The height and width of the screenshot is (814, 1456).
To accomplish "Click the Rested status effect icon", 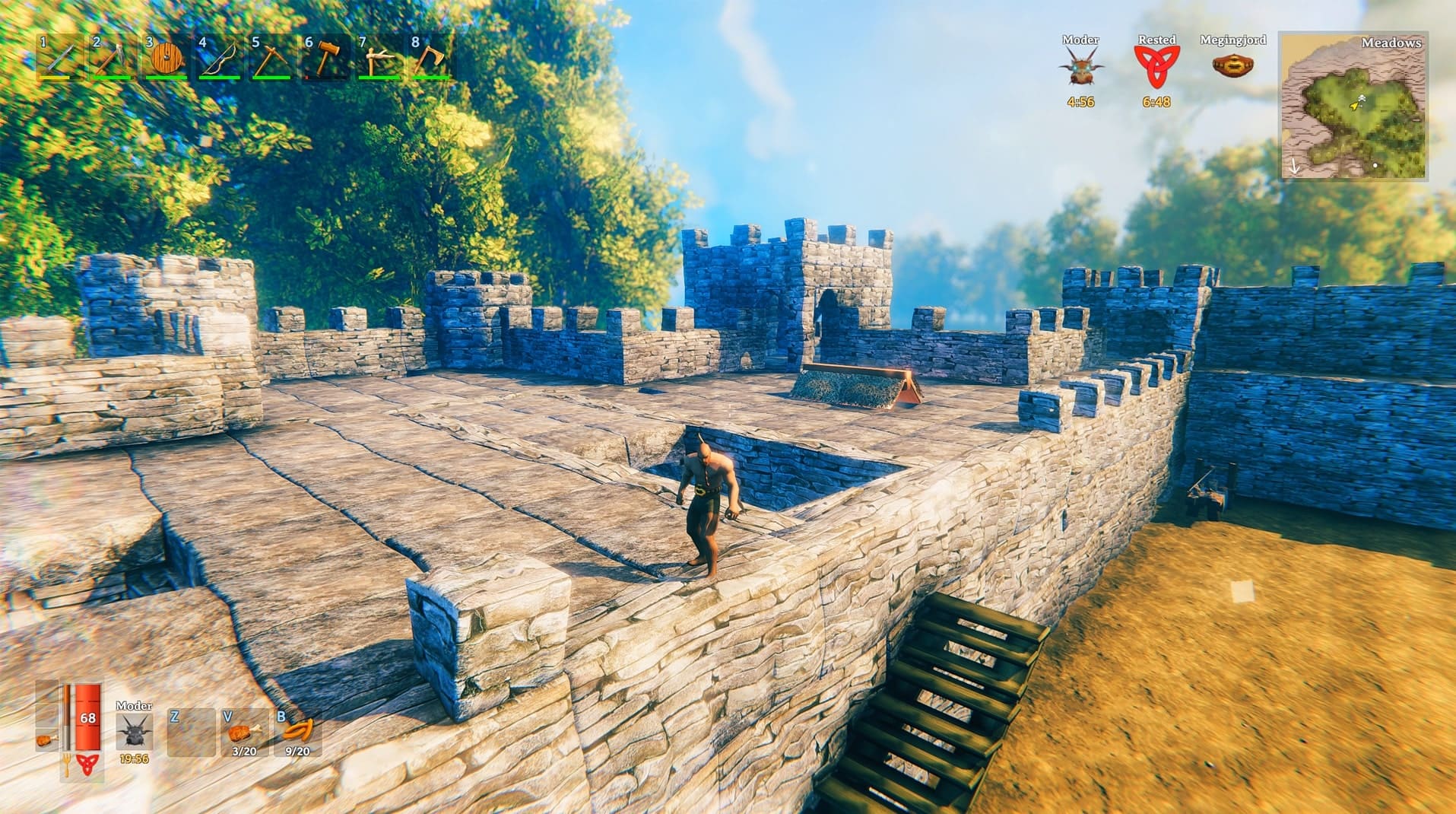I will (x=1158, y=65).
